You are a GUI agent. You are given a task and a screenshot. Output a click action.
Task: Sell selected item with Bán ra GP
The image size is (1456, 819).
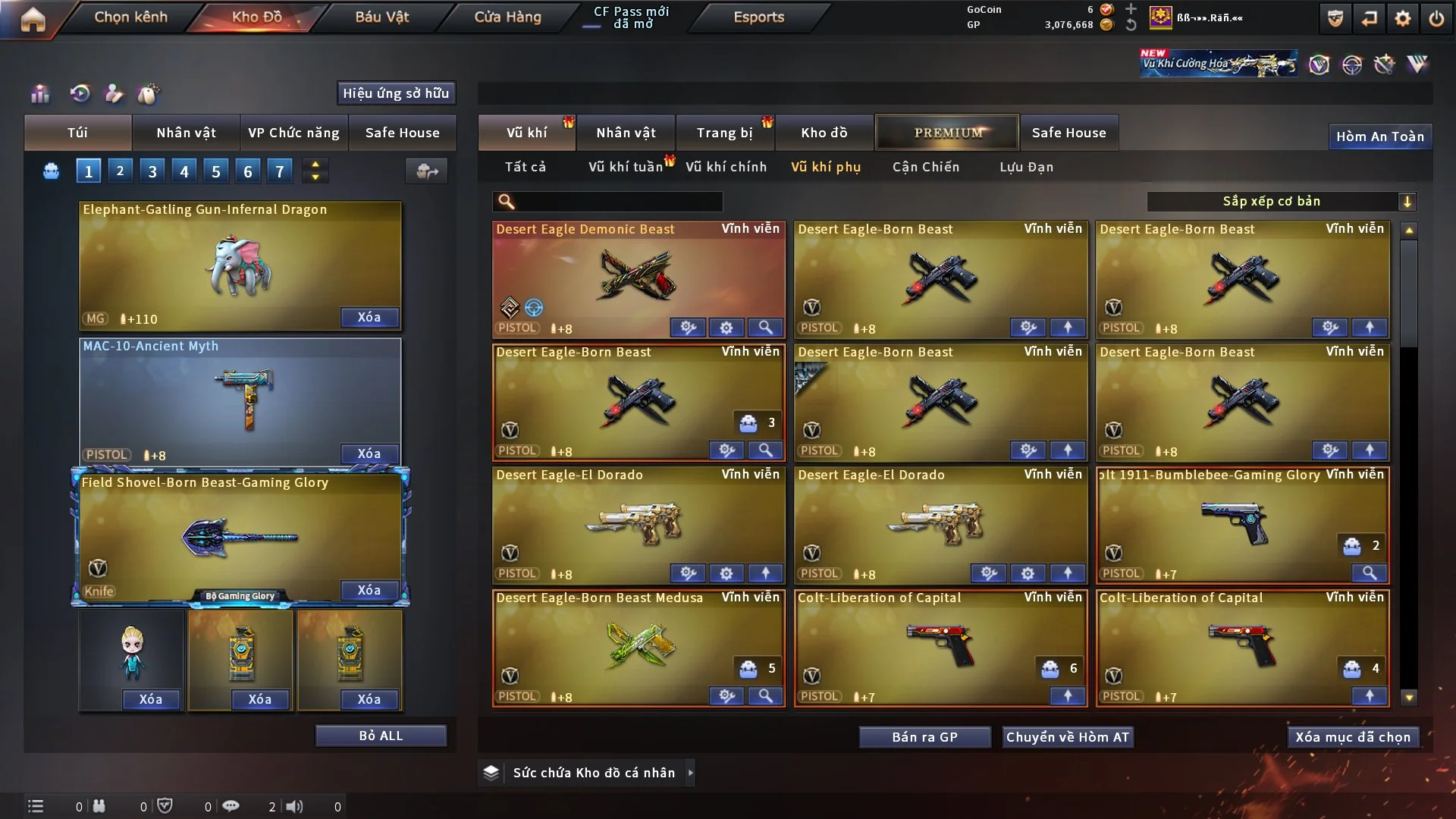[924, 737]
